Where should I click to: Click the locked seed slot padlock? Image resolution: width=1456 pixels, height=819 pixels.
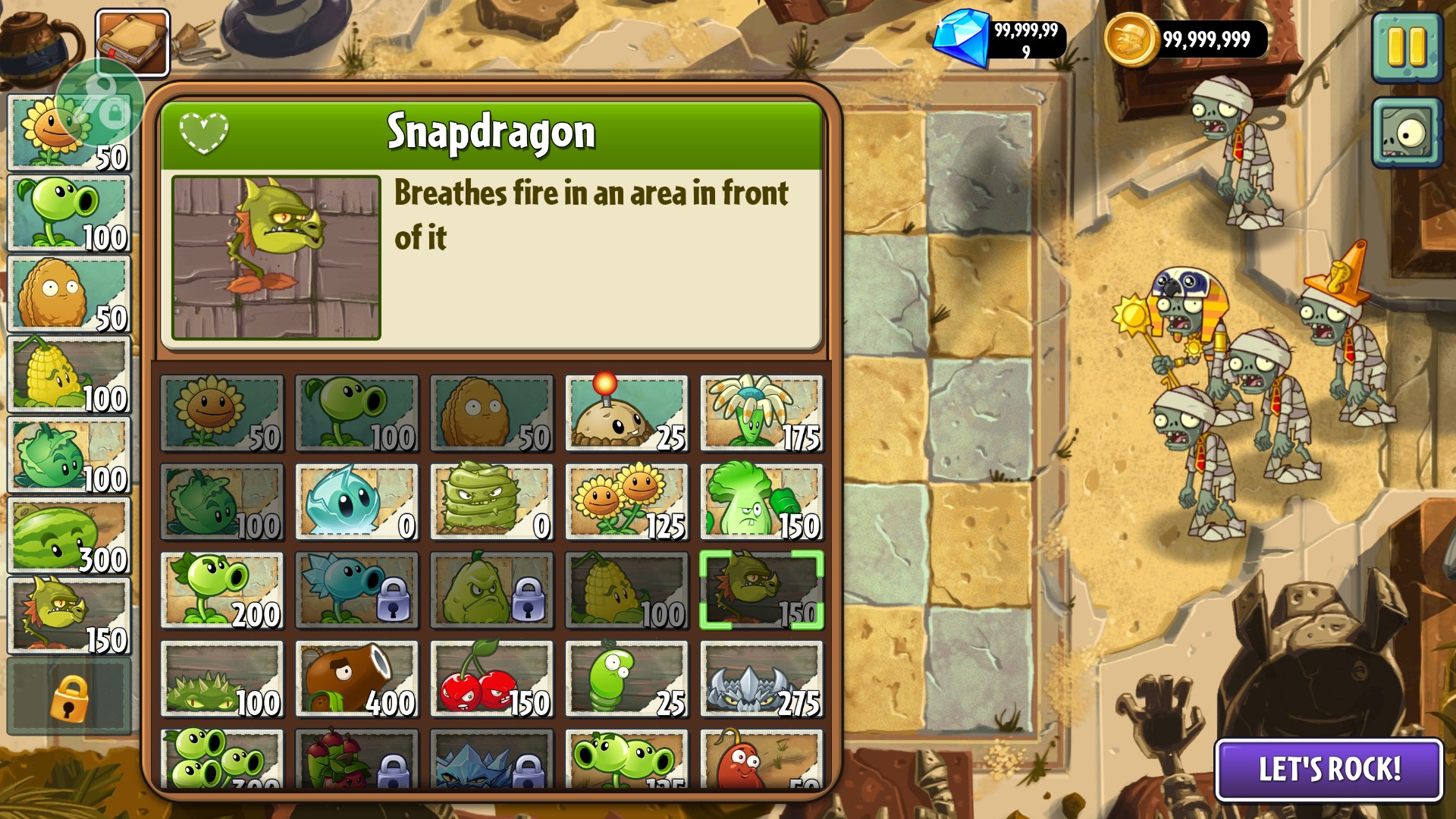click(x=69, y=698)
